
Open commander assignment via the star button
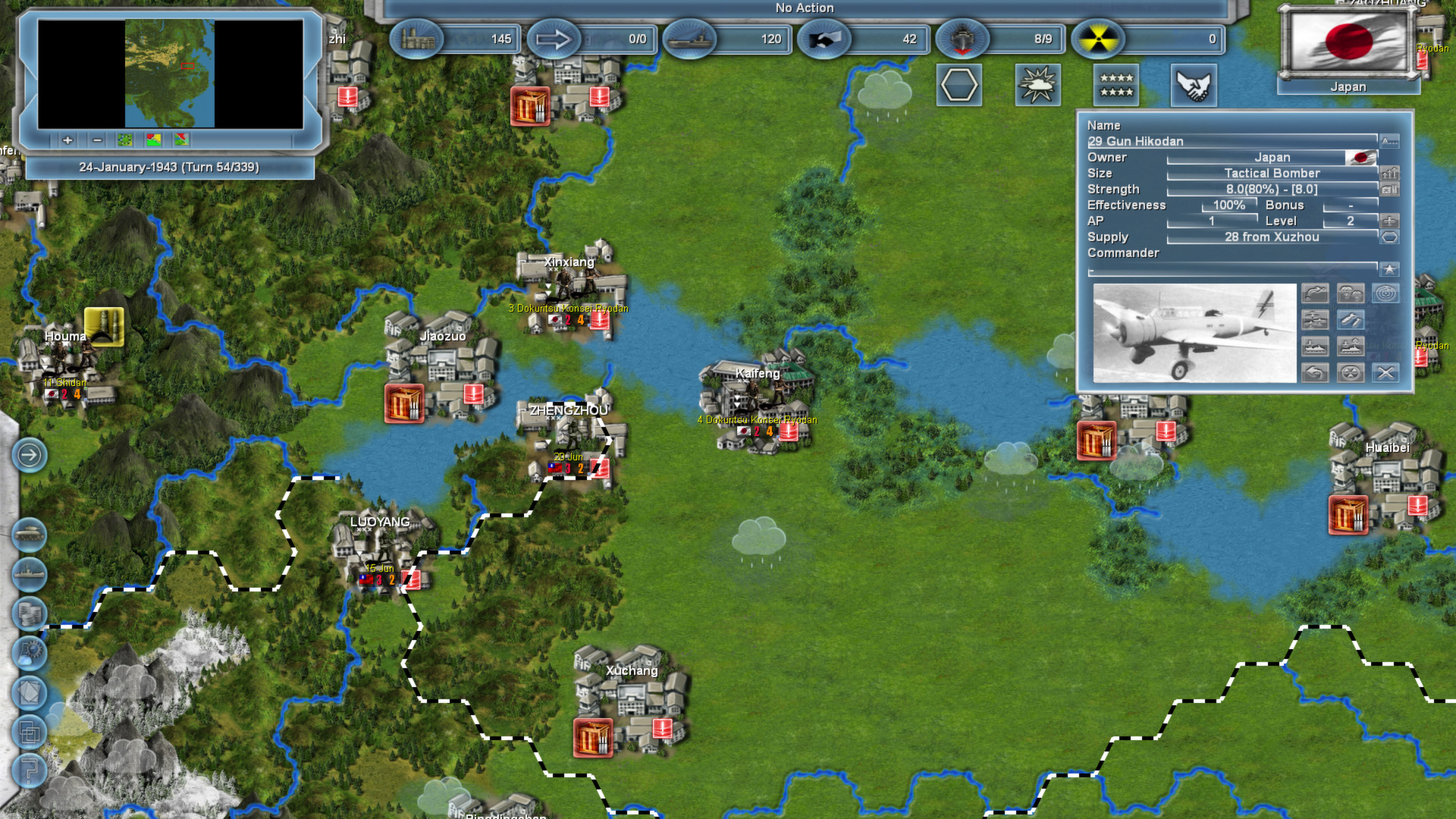[x=1389, y=268]
